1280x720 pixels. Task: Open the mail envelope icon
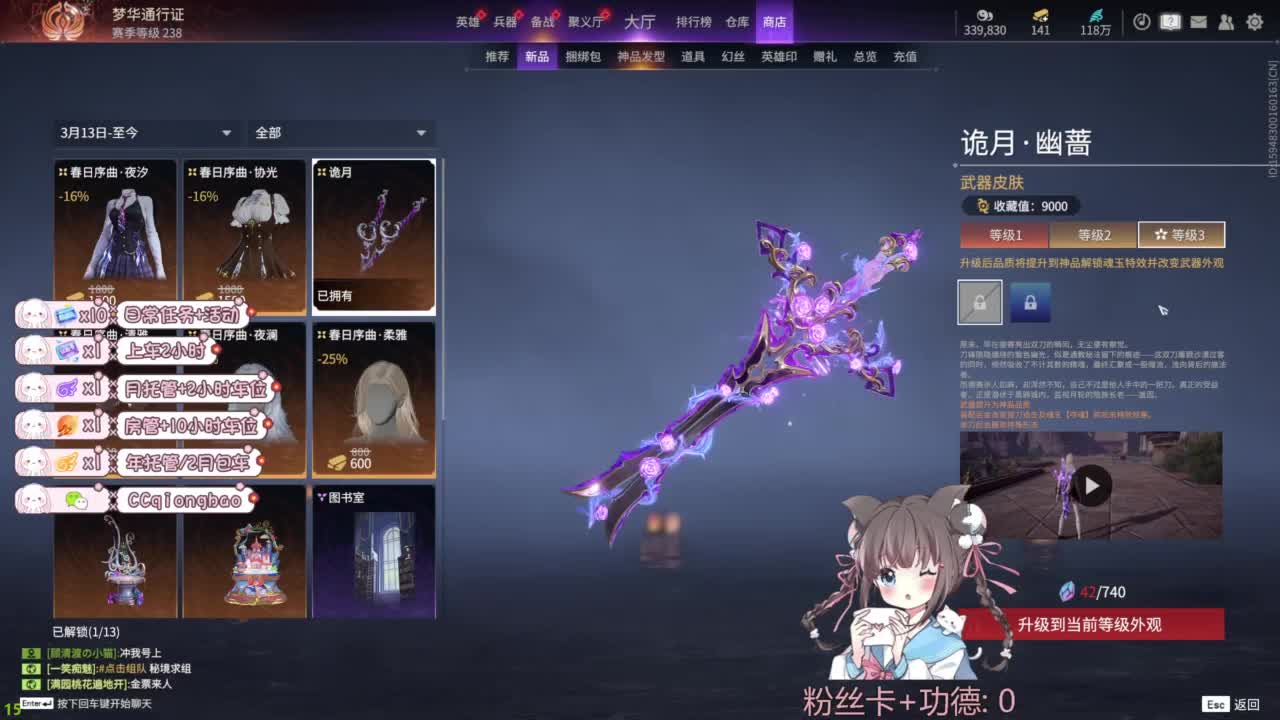coord(1198,22)
